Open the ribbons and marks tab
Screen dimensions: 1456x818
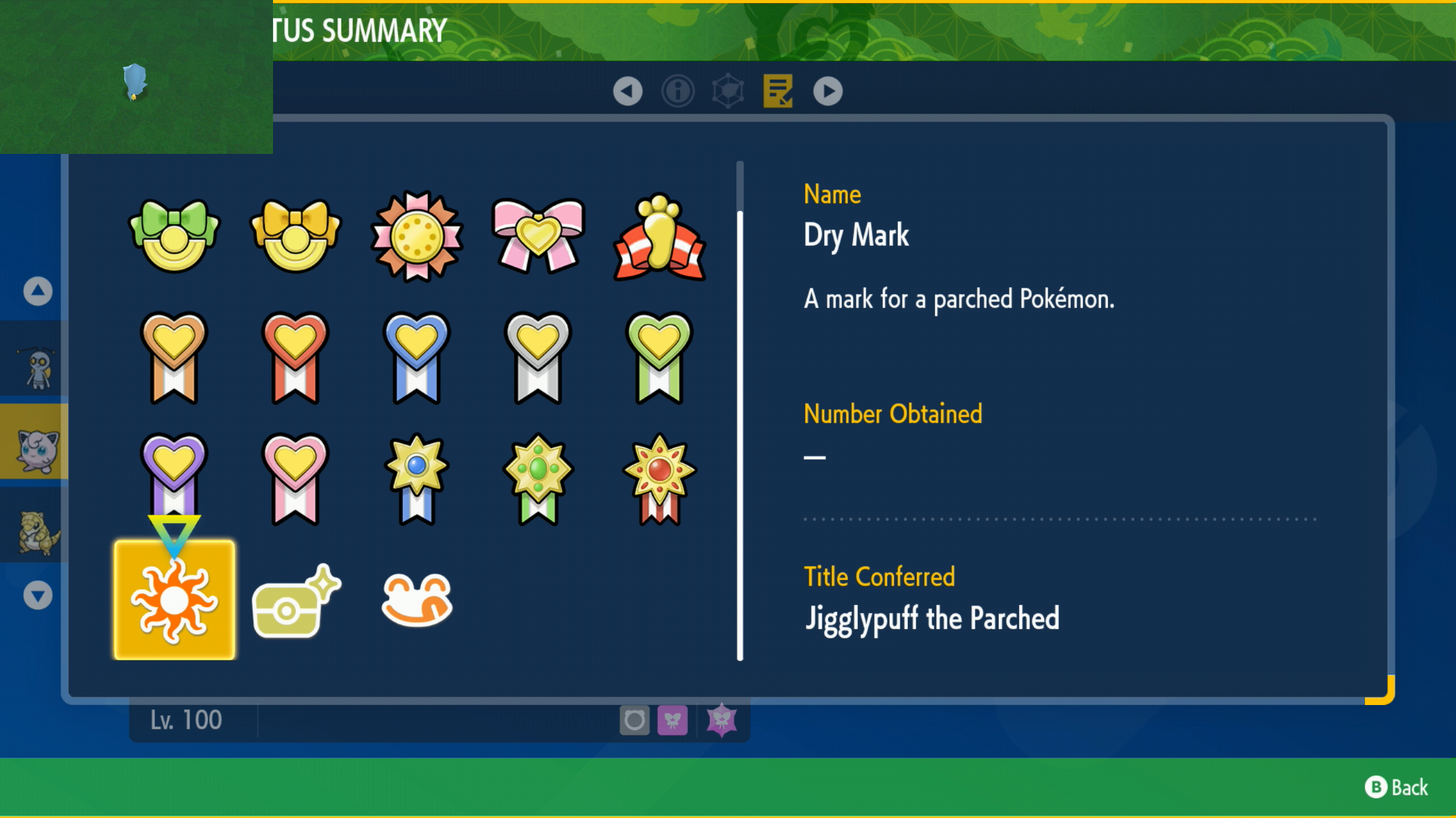778,91
